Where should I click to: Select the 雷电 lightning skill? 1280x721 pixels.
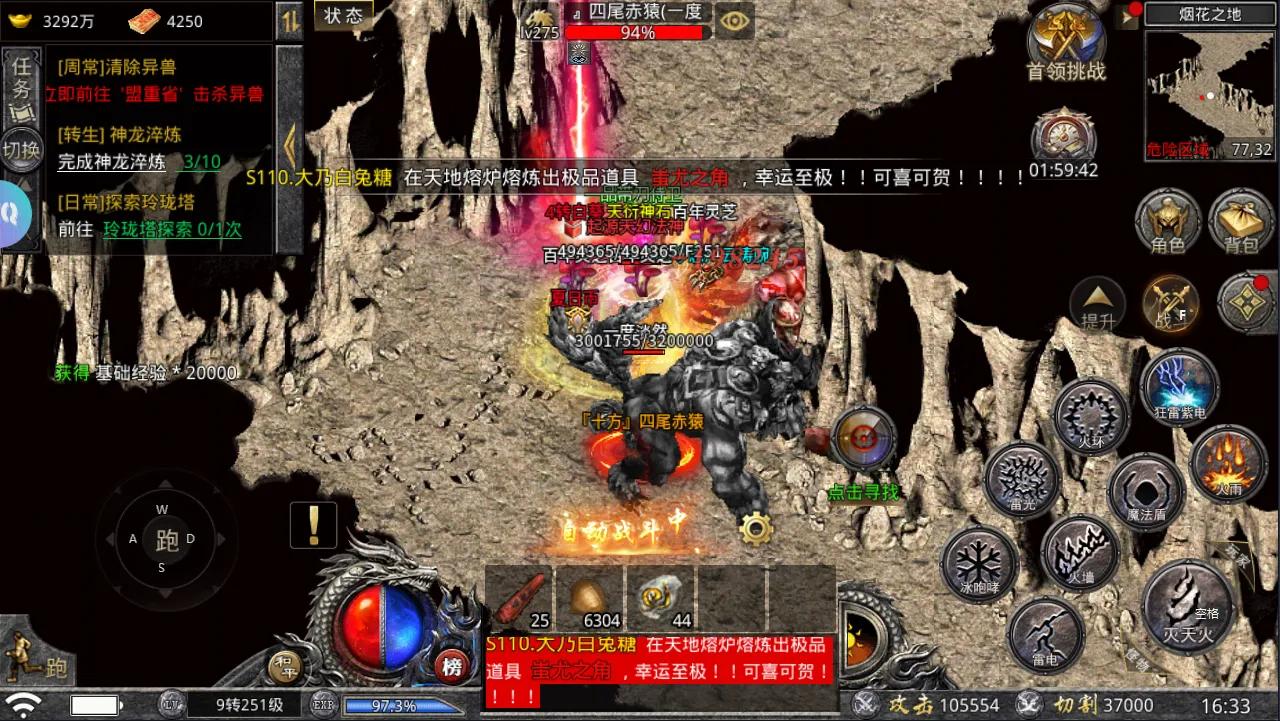(x=1046, y=637)
